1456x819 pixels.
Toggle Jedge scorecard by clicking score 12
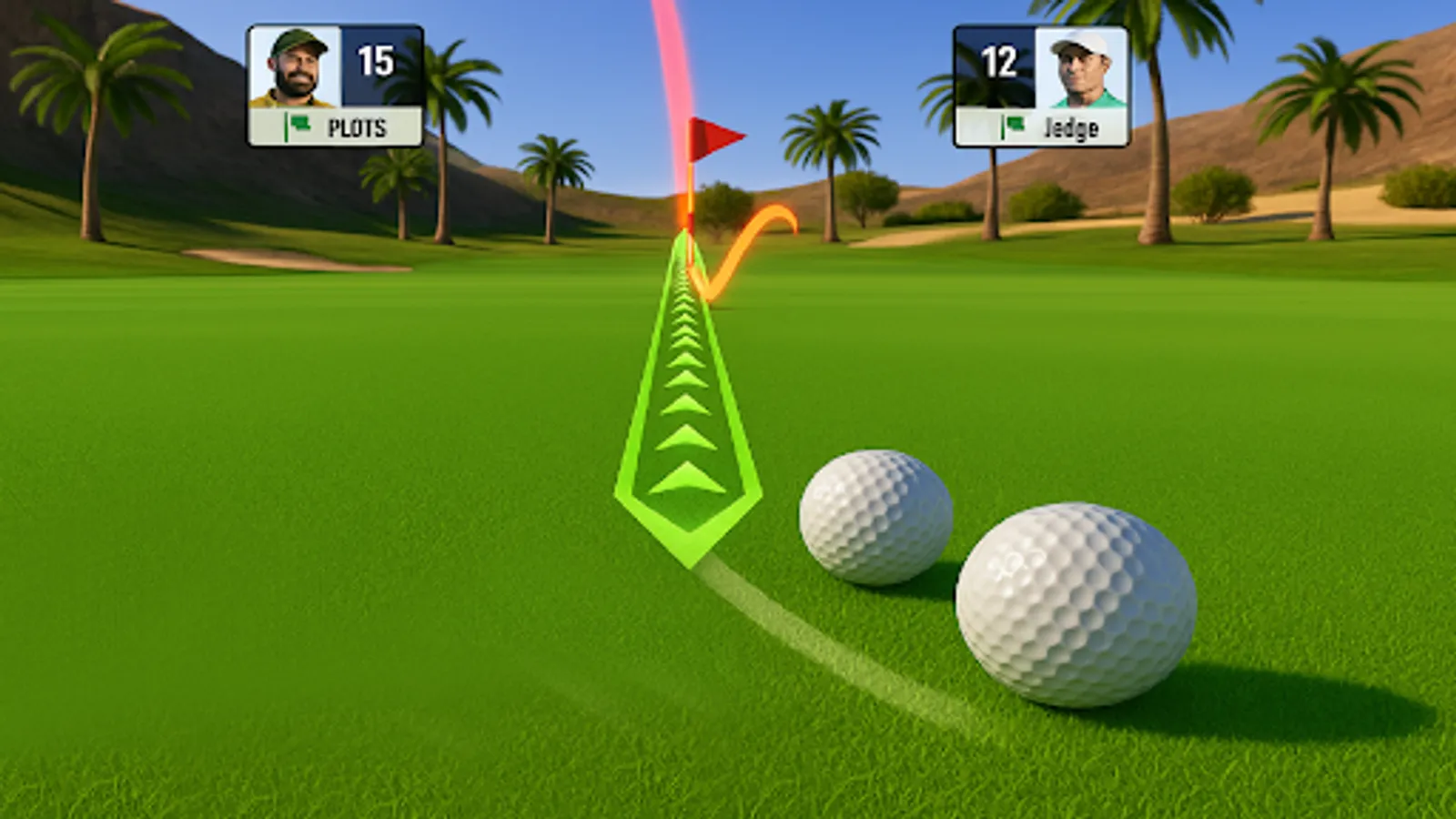pyautogui.click(x=1001, y=64)
